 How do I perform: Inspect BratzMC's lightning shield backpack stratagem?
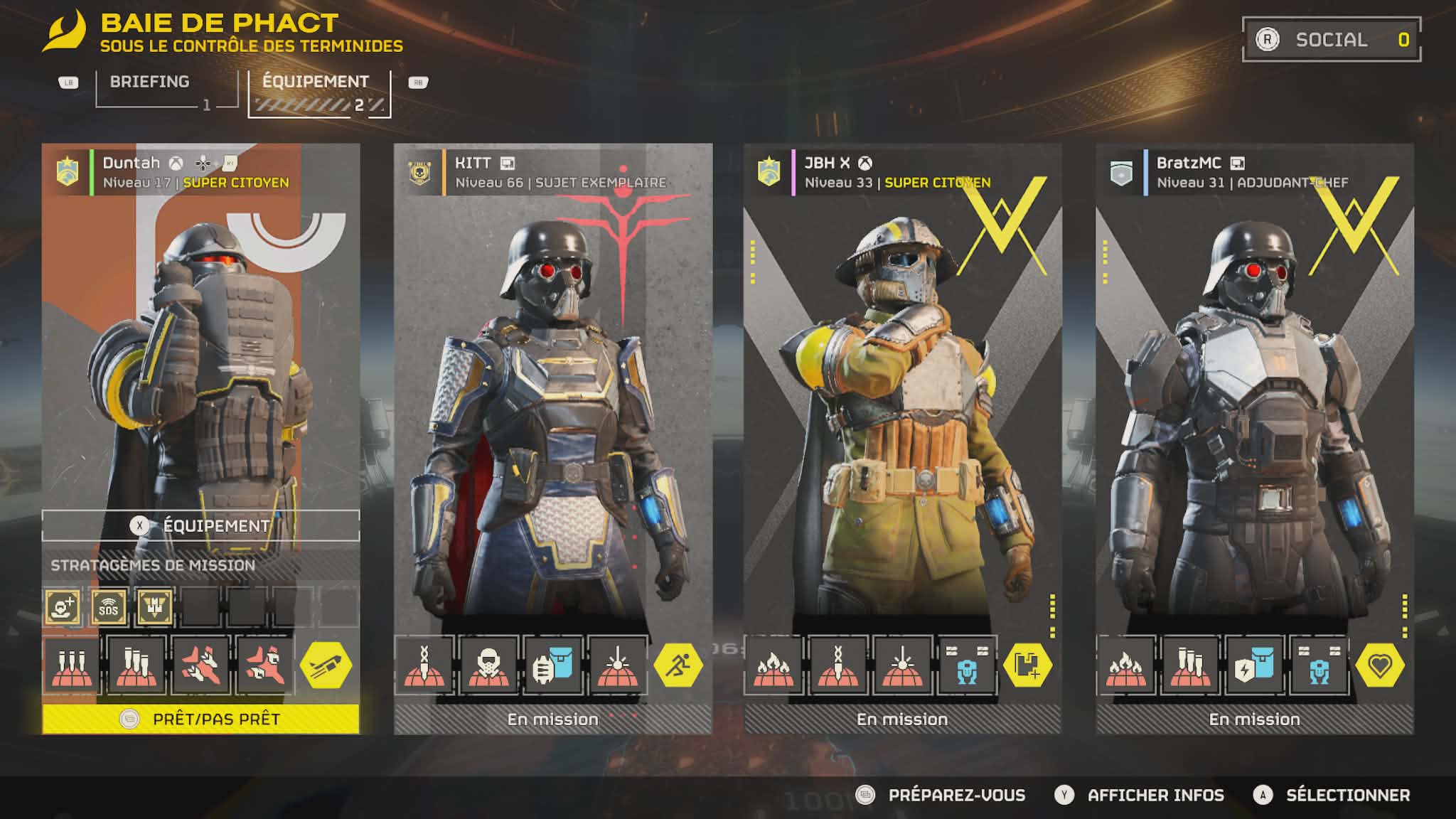click(x=1253, y=665)
